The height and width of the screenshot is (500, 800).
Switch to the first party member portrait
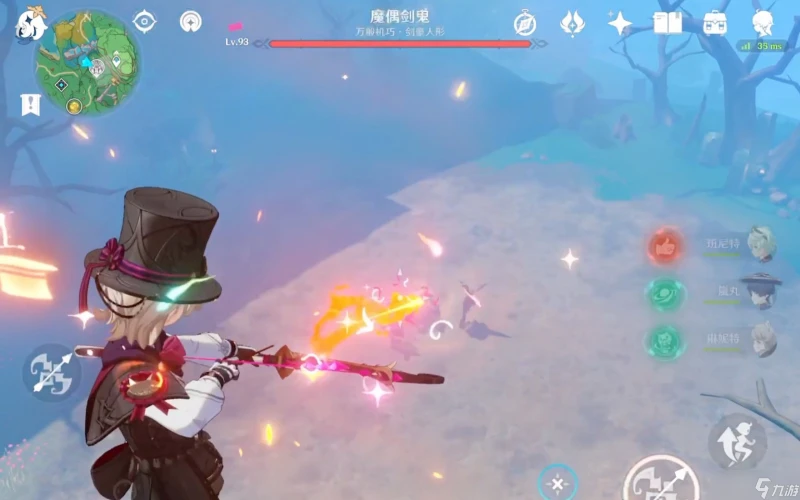(762, 243)
